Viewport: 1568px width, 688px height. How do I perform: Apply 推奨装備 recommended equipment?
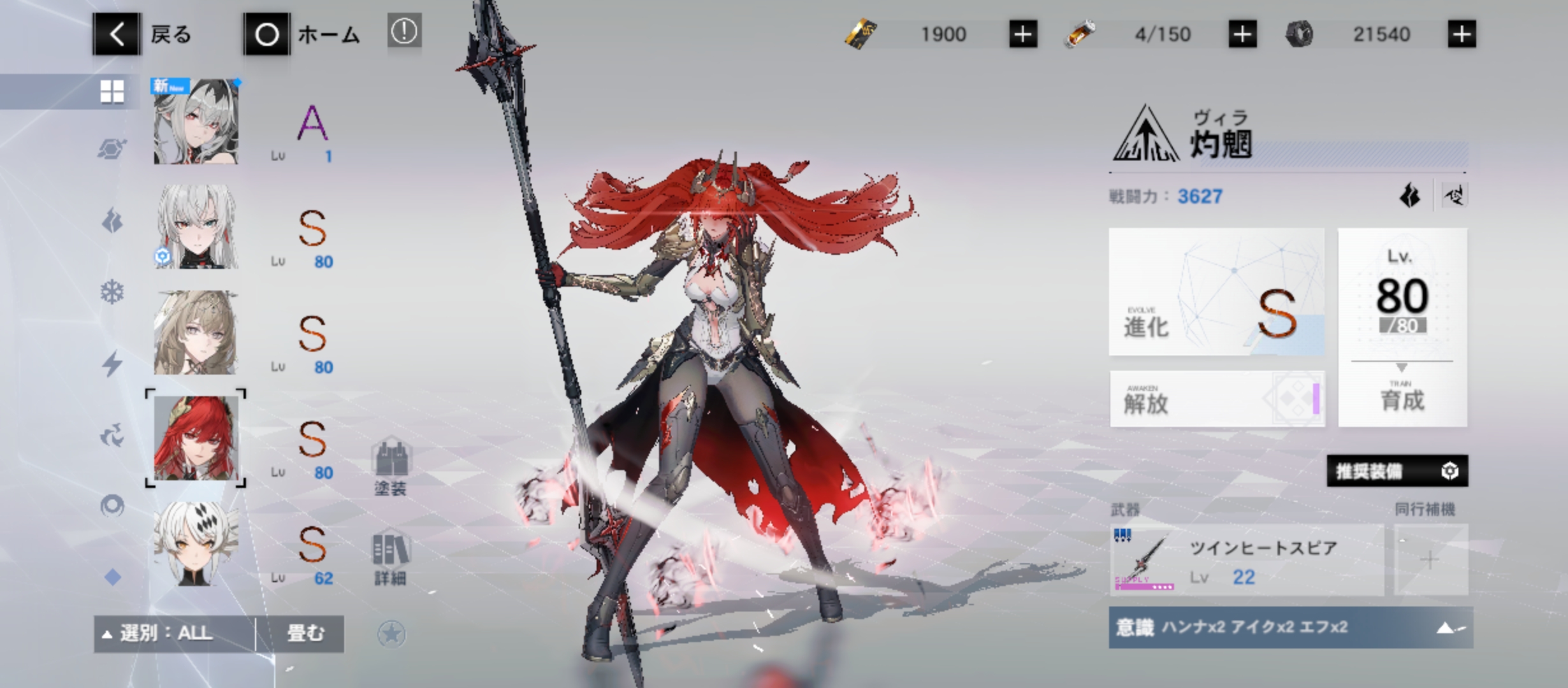(x=1397, y=471)
